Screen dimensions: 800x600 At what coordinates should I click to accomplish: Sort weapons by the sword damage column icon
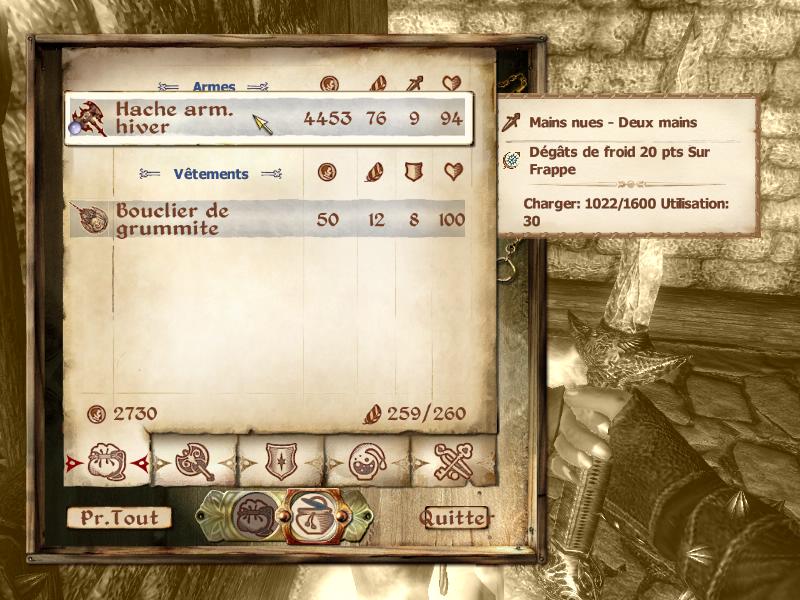tap(413, 84)
